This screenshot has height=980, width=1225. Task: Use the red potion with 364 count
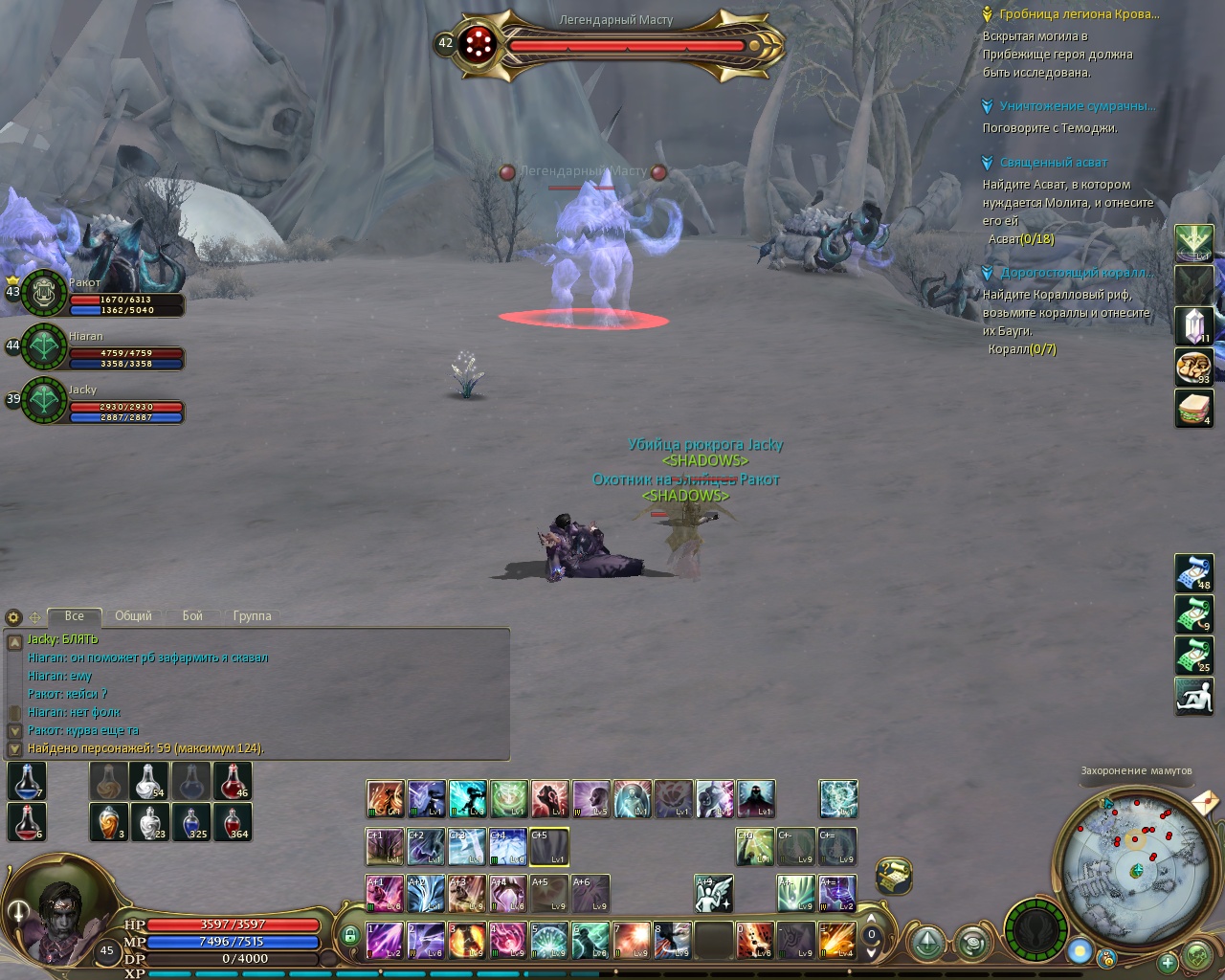click(233, 821)
